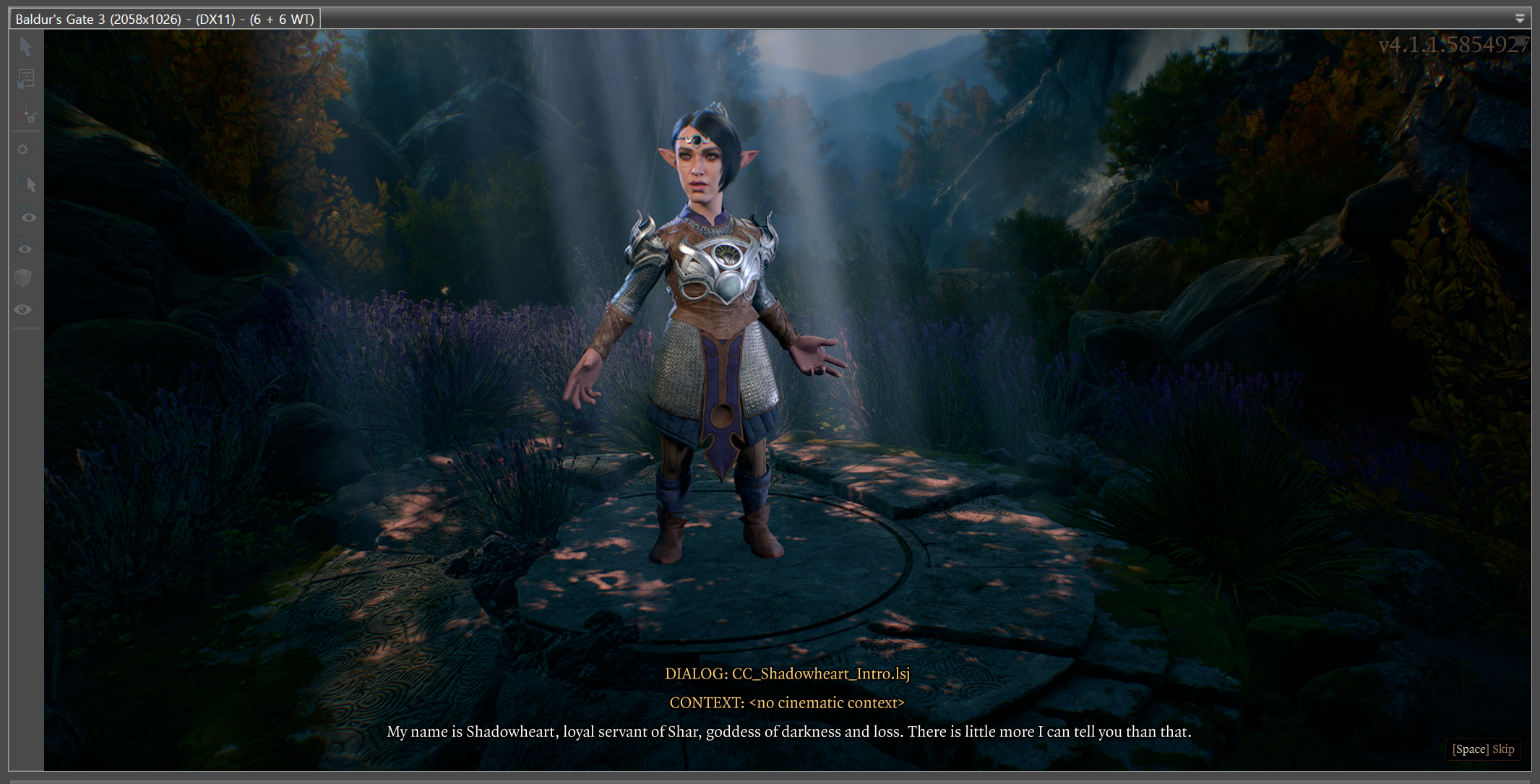The image size is (1540, 784).
Task: Click the solid gray cube icon
Action: [23, 278]
